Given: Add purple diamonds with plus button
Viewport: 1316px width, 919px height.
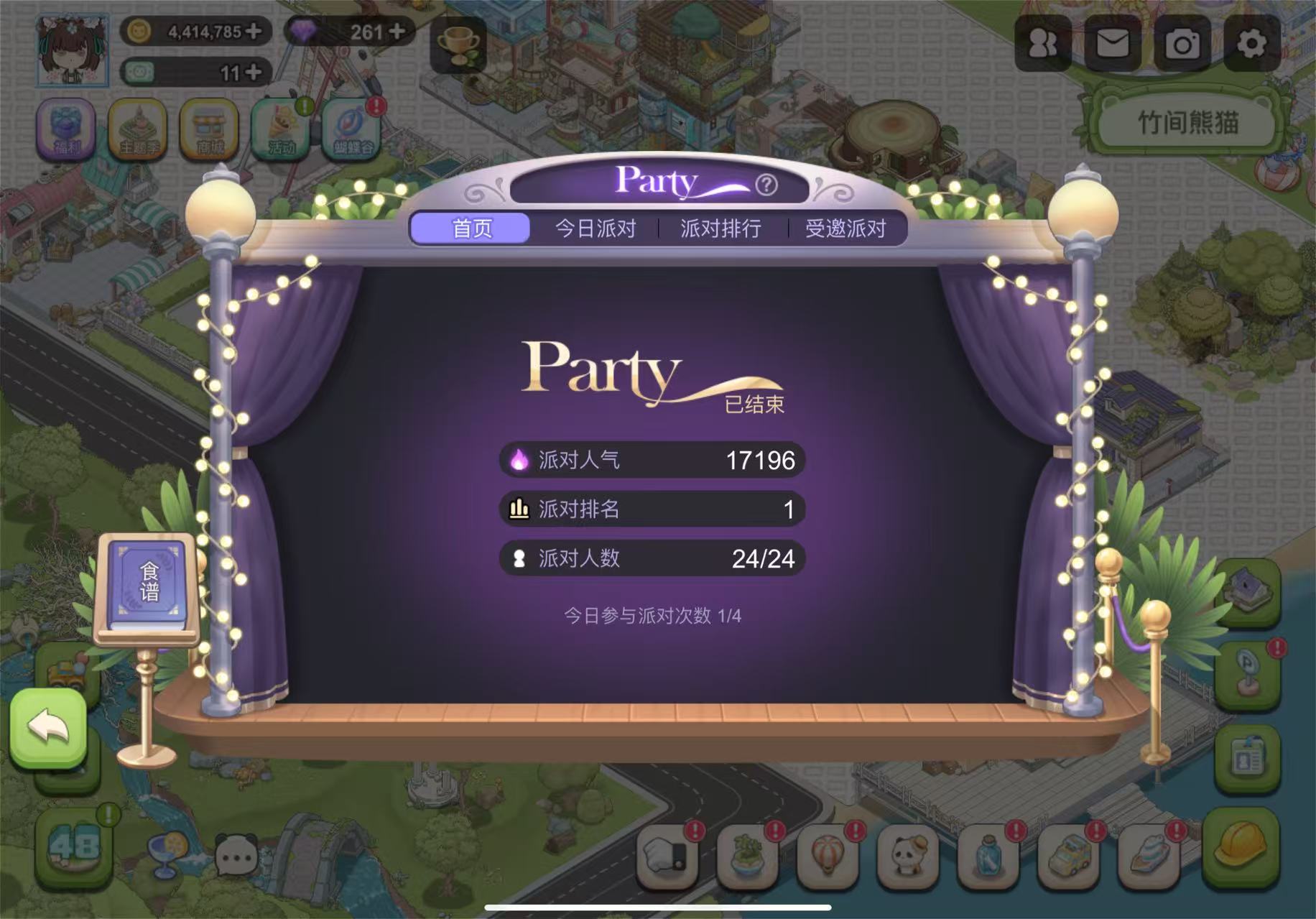Looking at the screenshot, I should tap(397, 31).
